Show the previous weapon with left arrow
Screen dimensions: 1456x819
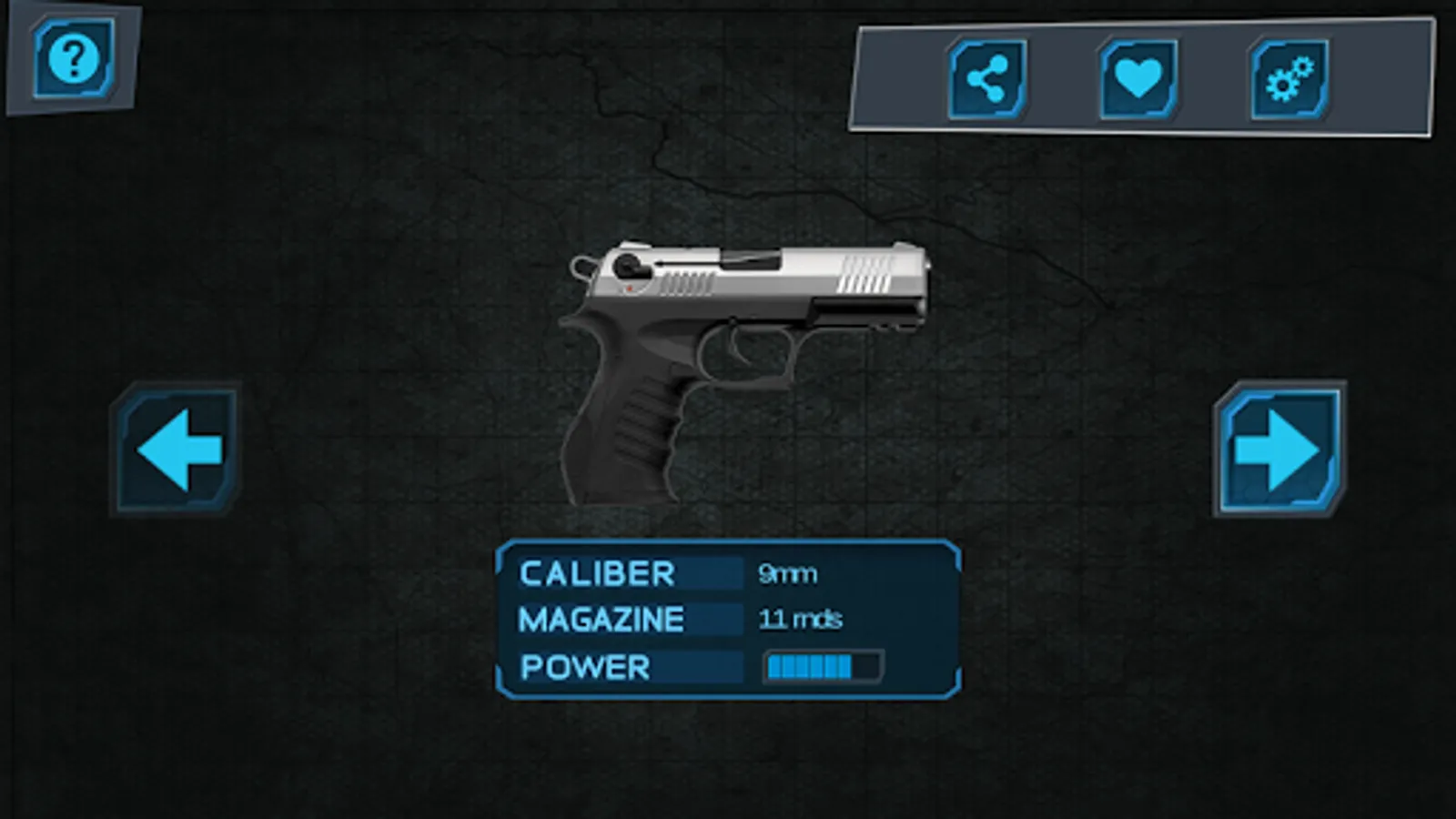coord(178,450)
